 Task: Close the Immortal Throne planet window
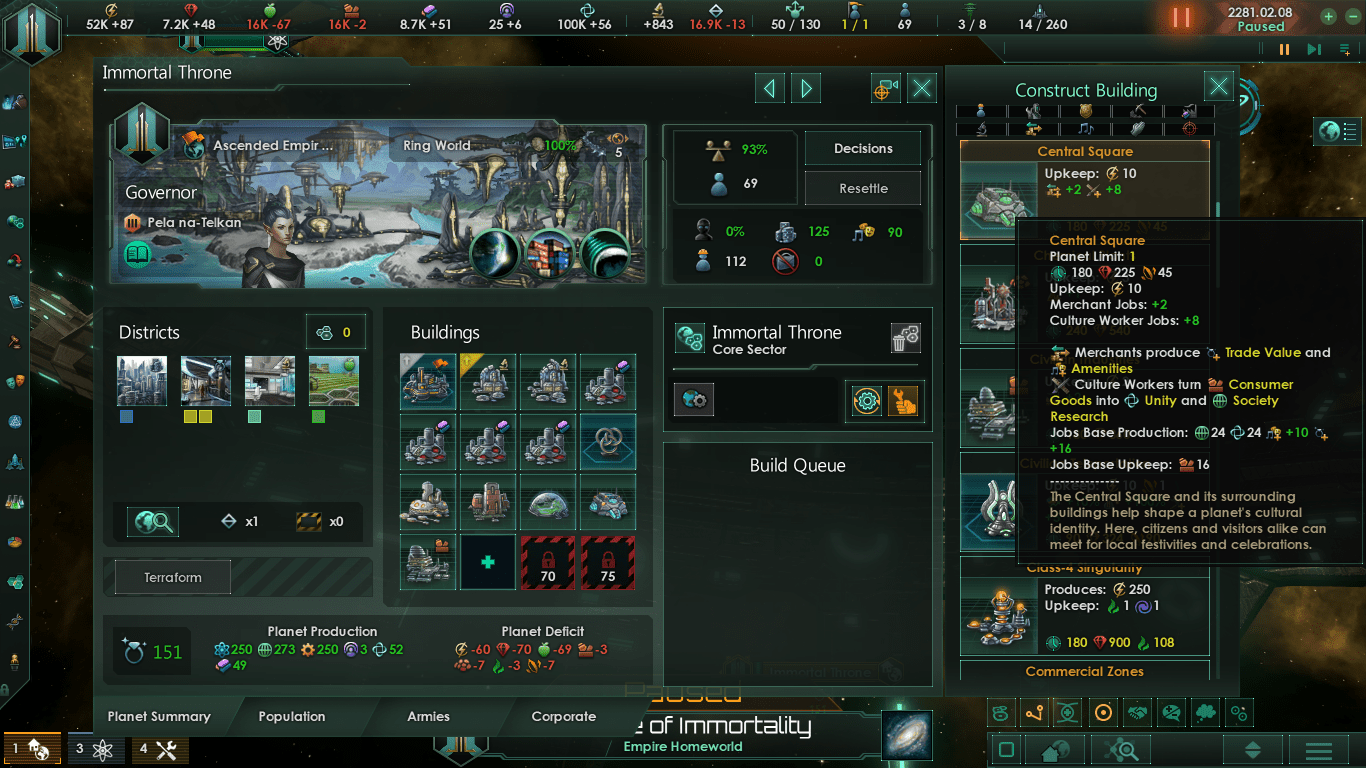[x=922, y=89]
